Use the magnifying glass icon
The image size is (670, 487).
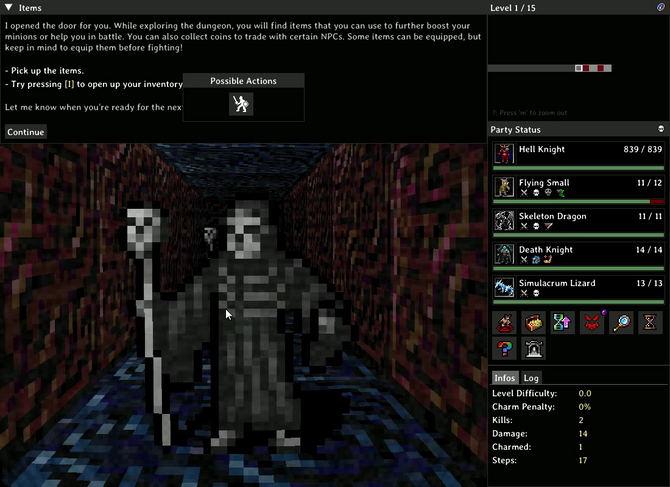pos(621,322)
